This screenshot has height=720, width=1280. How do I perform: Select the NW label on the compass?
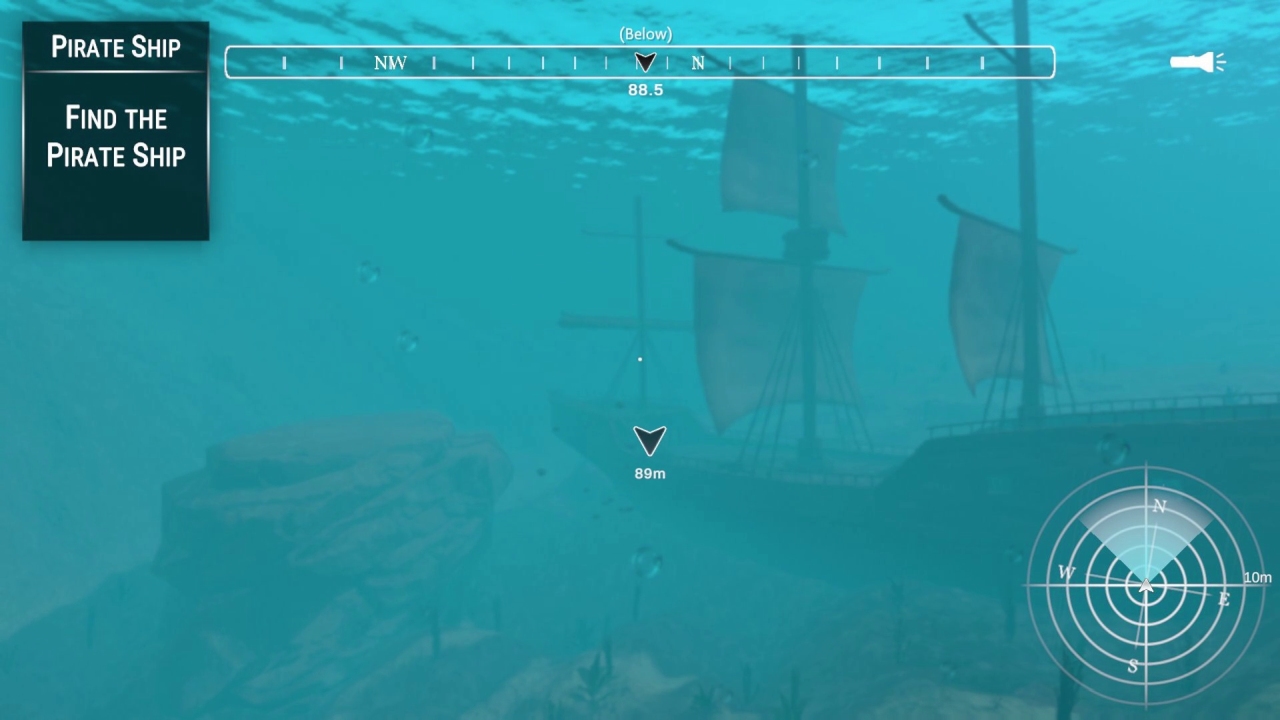tap(389, 62)
